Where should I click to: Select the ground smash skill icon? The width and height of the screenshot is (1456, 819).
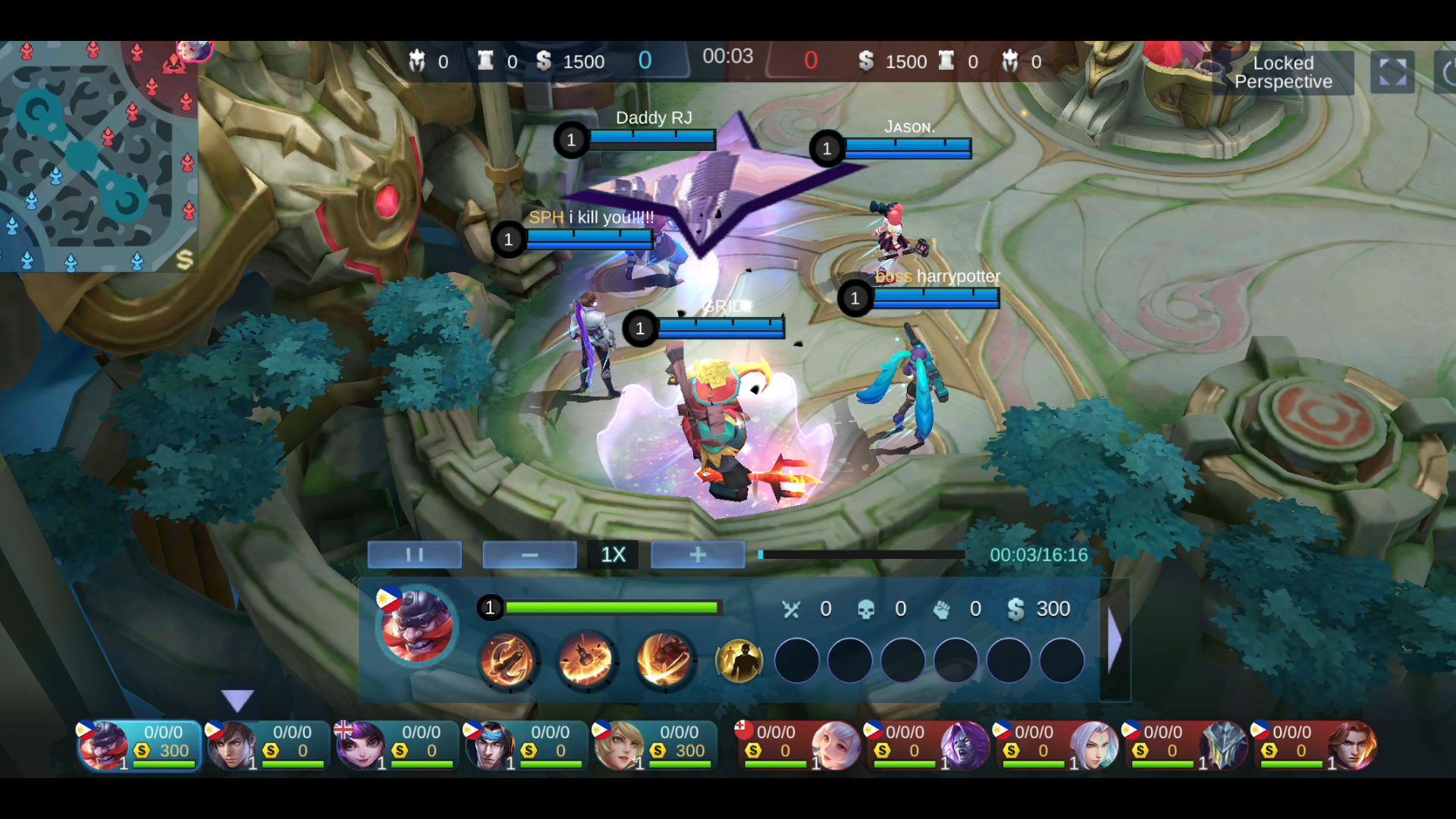coord(585,660)
